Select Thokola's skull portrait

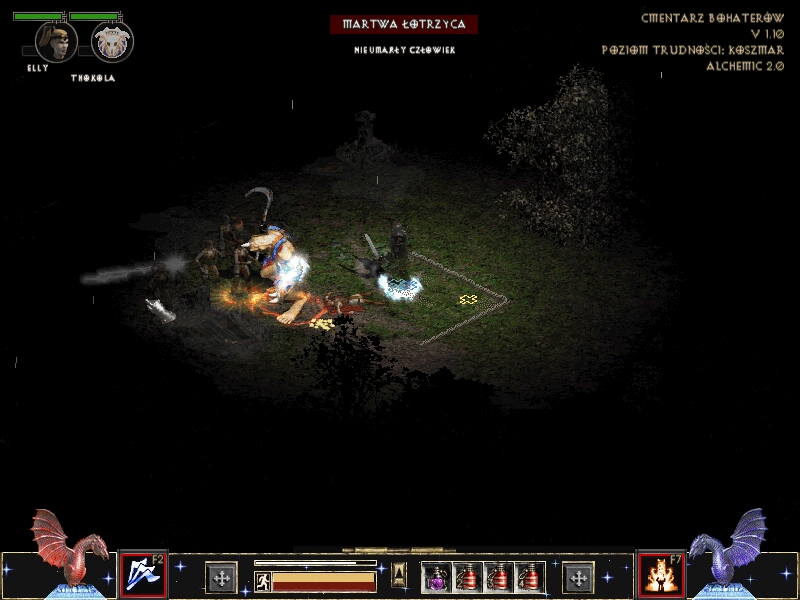pyautogui.click(x=111, y=42)
